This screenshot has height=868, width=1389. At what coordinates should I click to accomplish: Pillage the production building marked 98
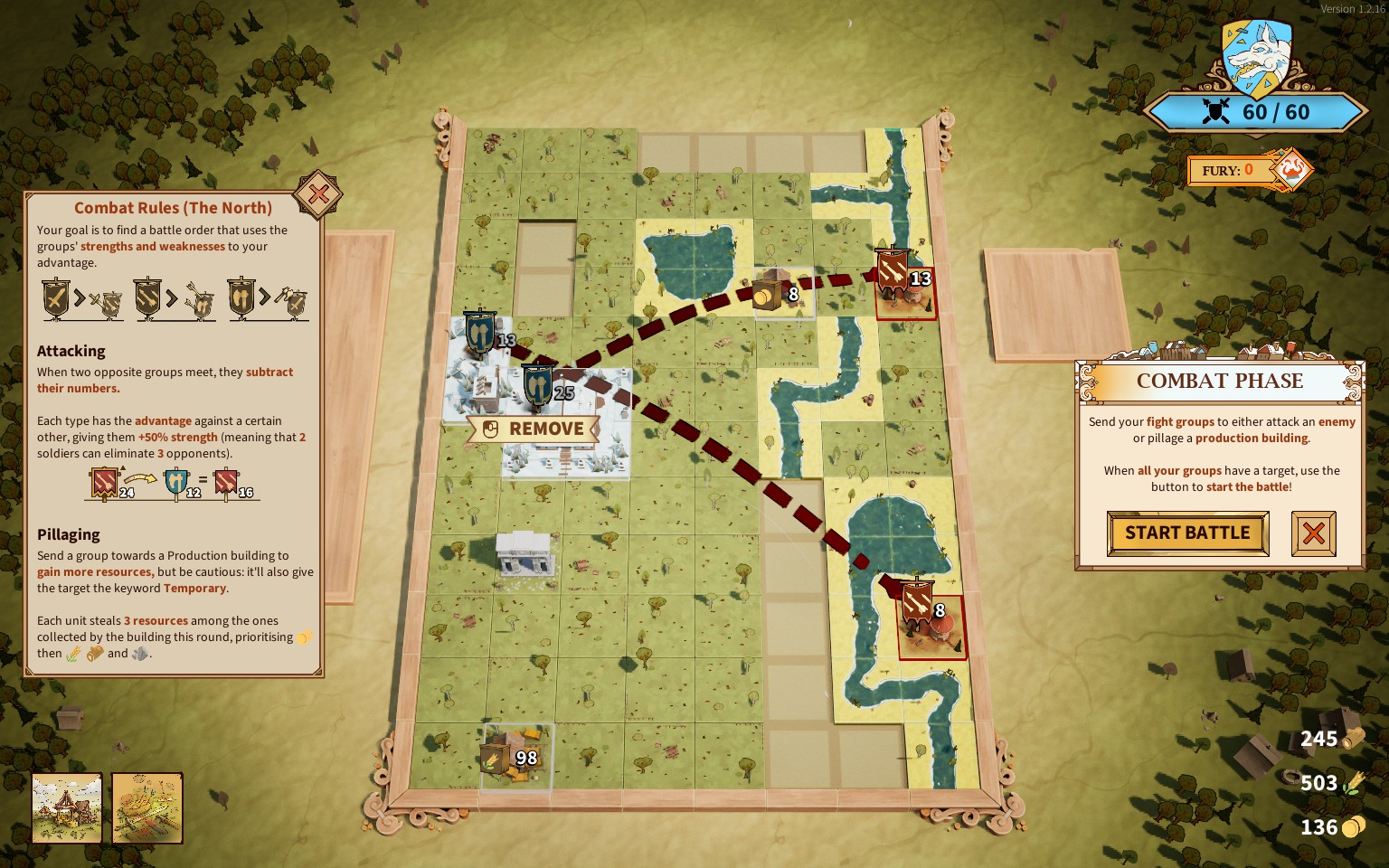[499, 756]
